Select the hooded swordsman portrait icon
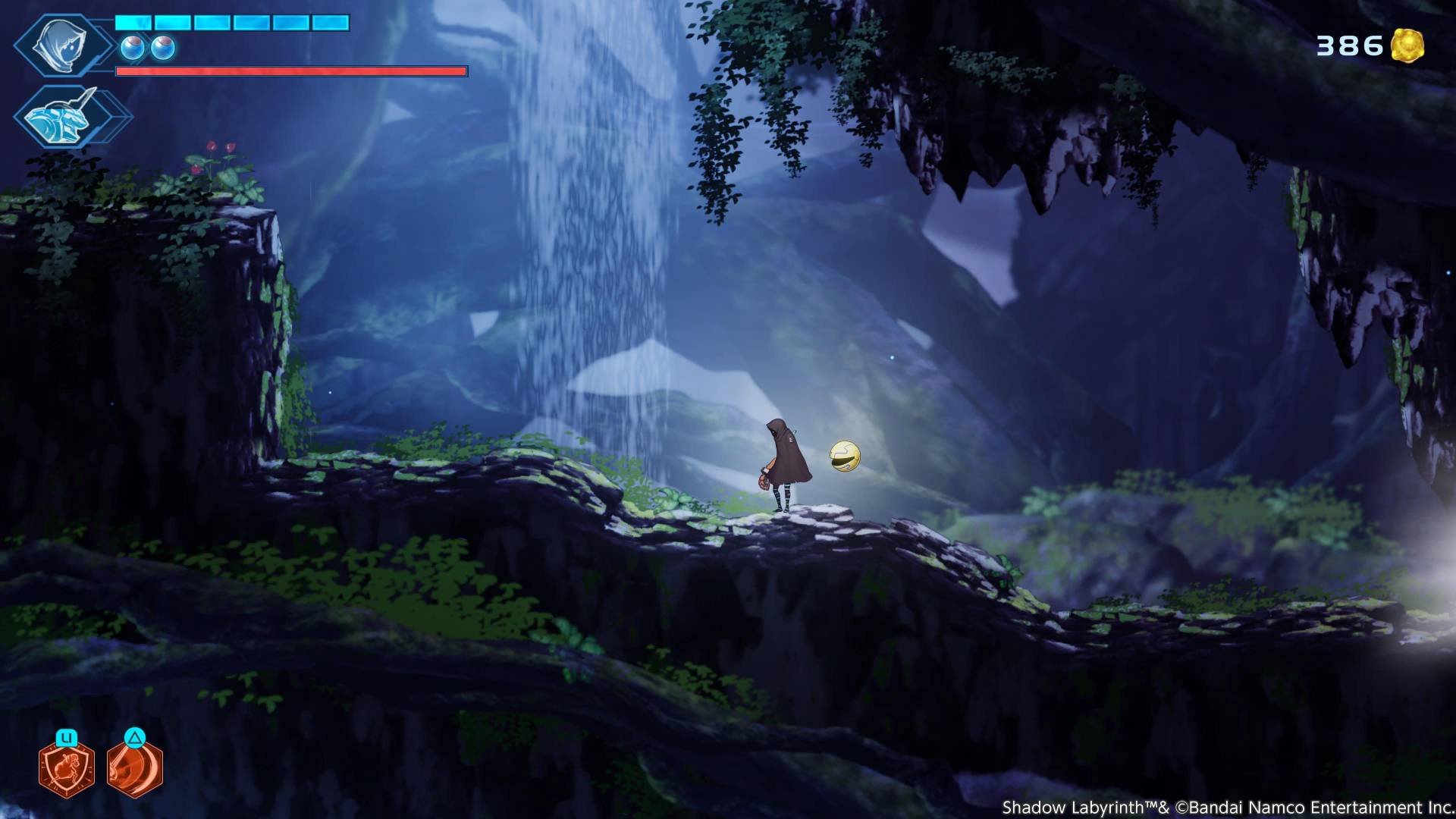 pyautogui.click(x=62, y=45)
